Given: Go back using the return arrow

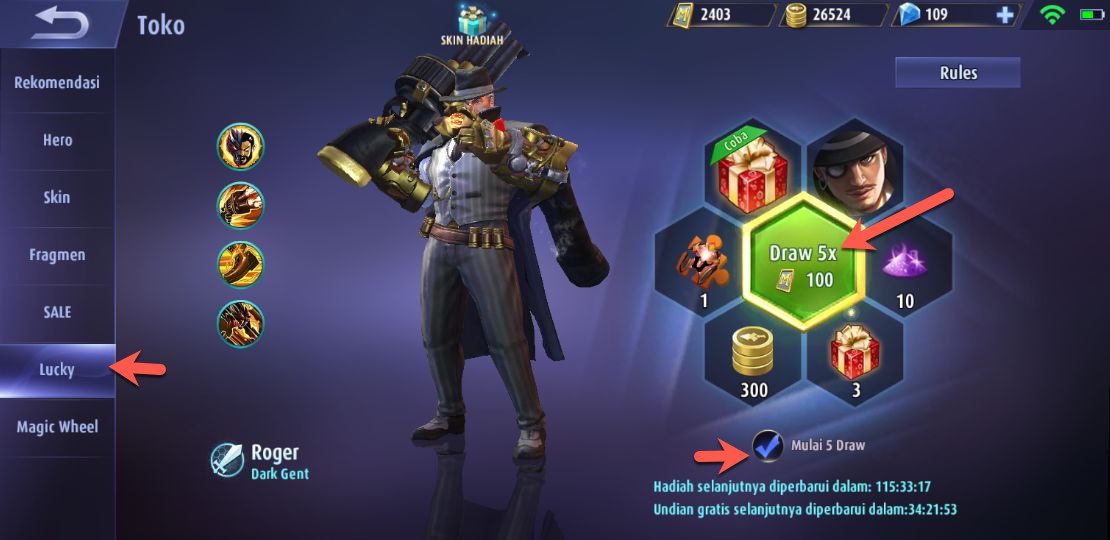Looking at the screenshot, I should point(60,24).
